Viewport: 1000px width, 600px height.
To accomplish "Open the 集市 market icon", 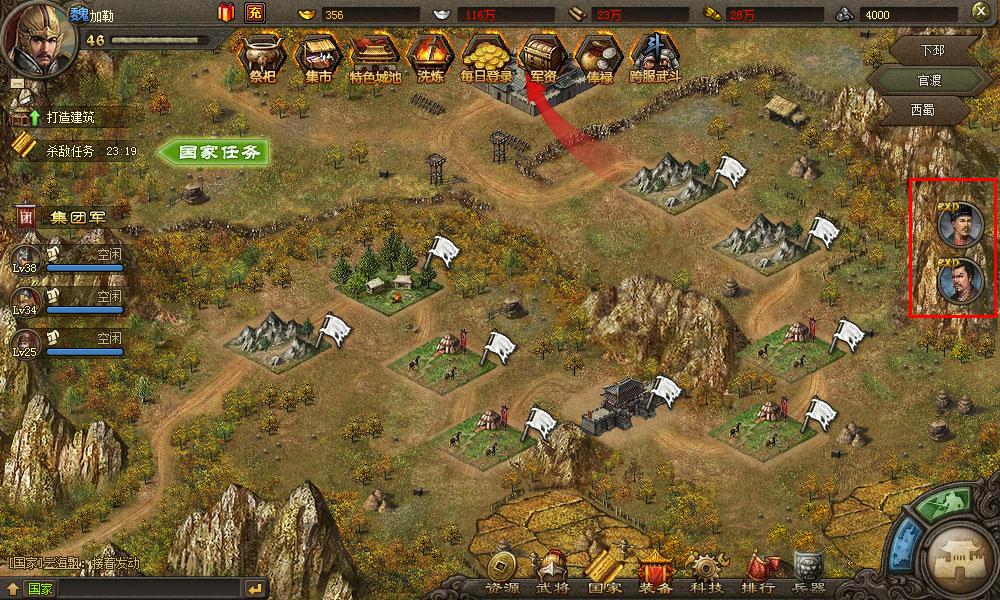I will [318, 59].
